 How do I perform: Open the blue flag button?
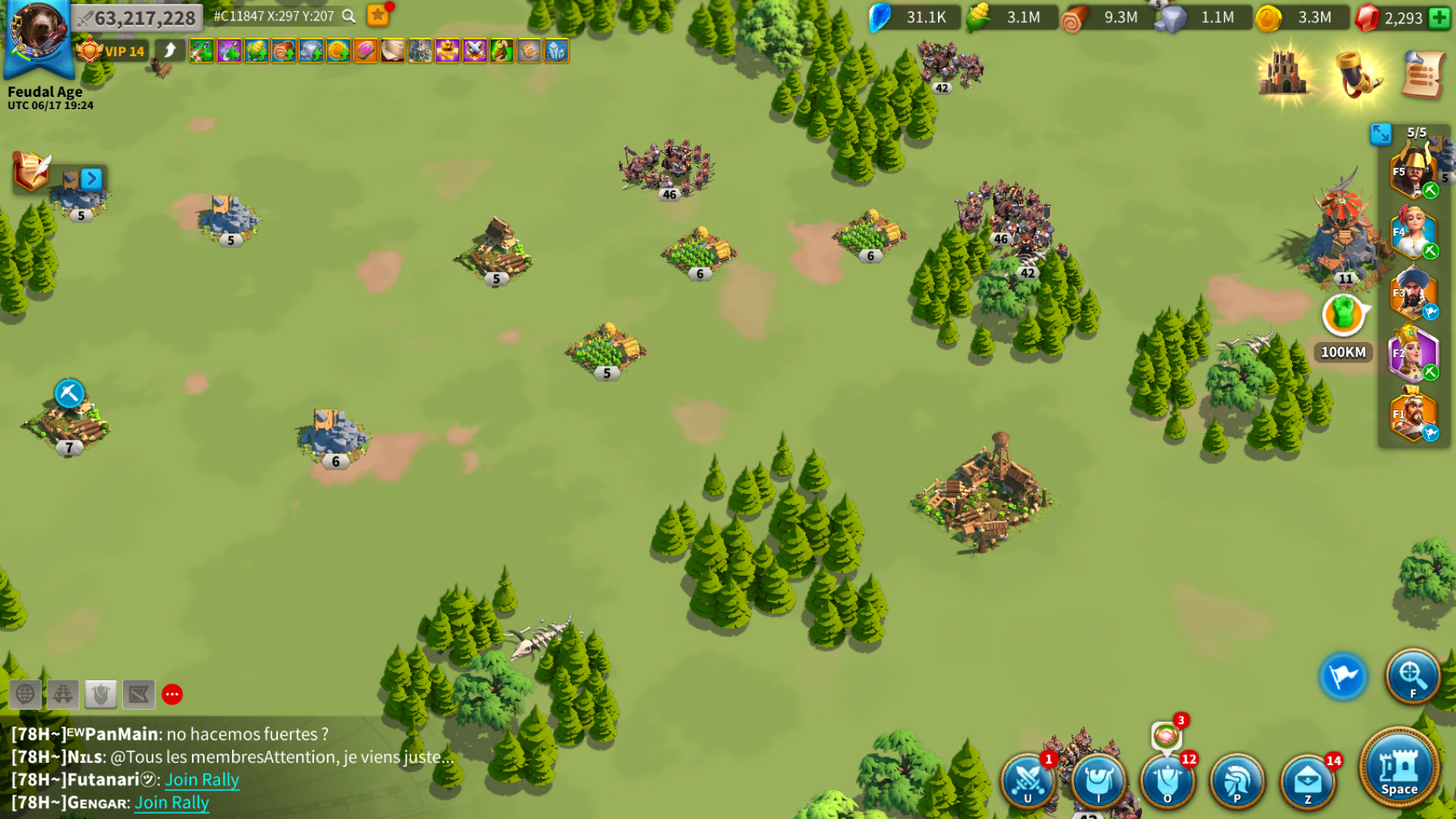[x=1343, y=676]
